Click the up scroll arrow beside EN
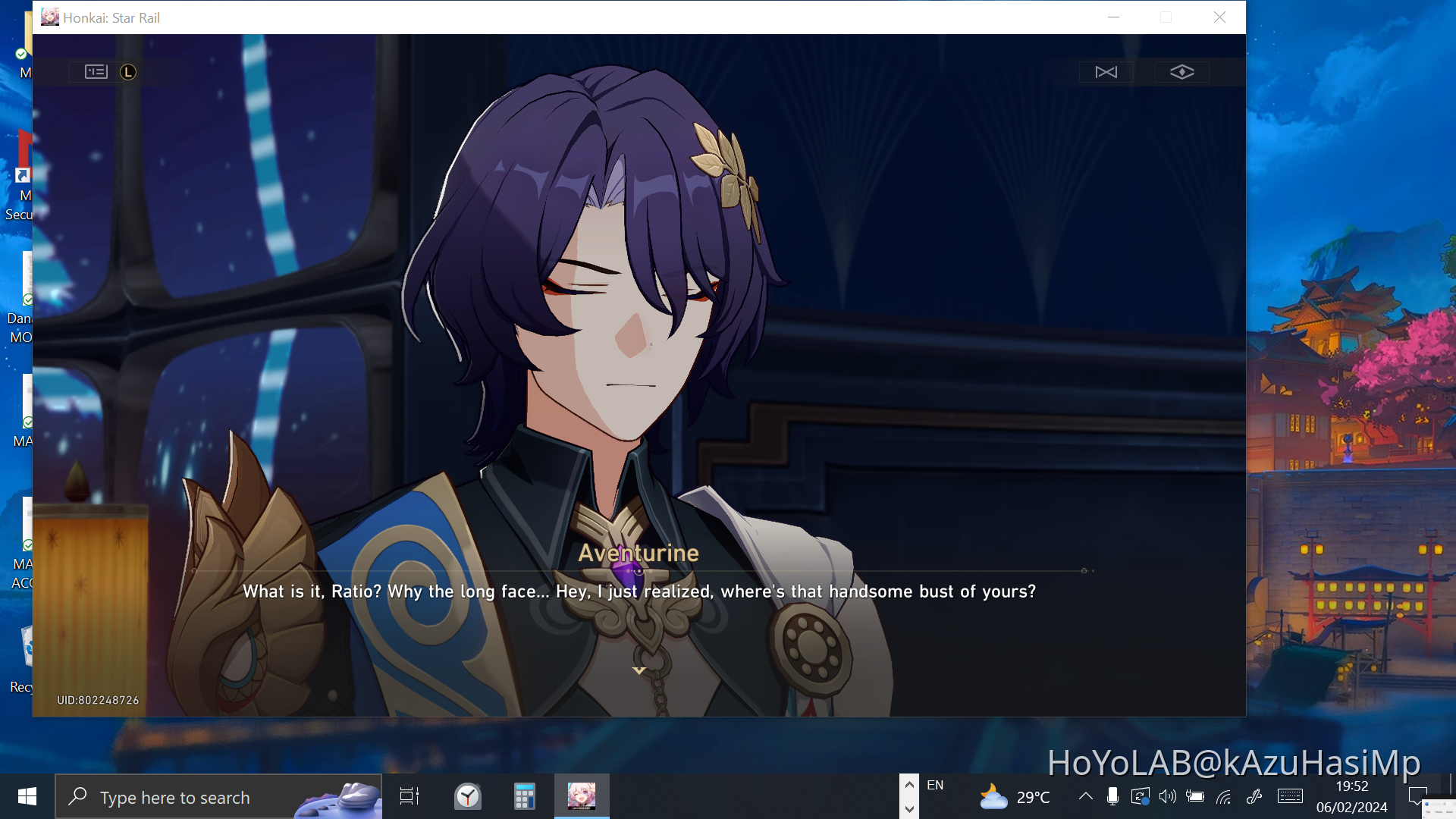1456x819 pixels. tap(909, 783)
